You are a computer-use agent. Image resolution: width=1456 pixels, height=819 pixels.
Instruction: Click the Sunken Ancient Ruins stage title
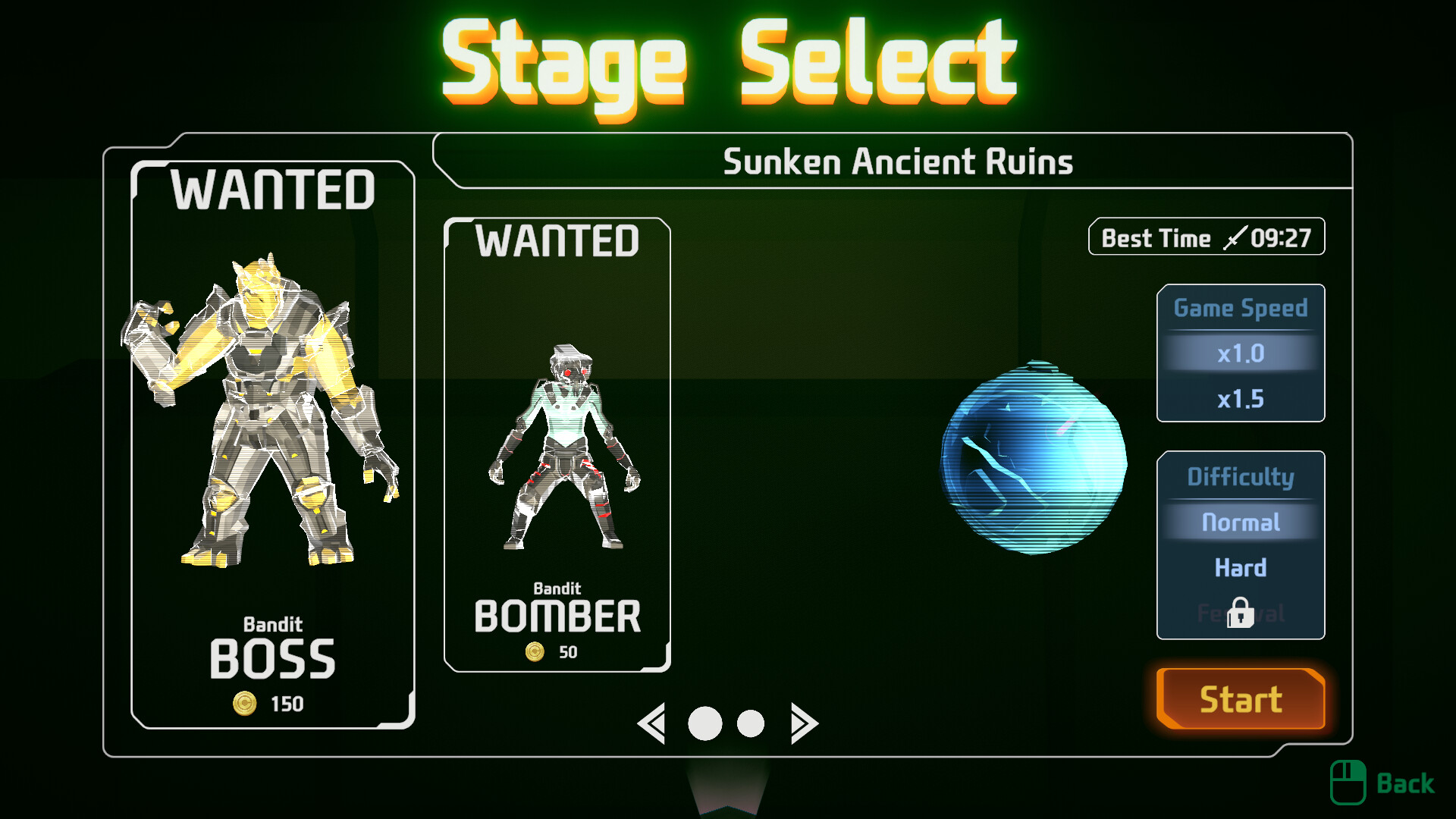pyautogui.click(x=899, y=161)
